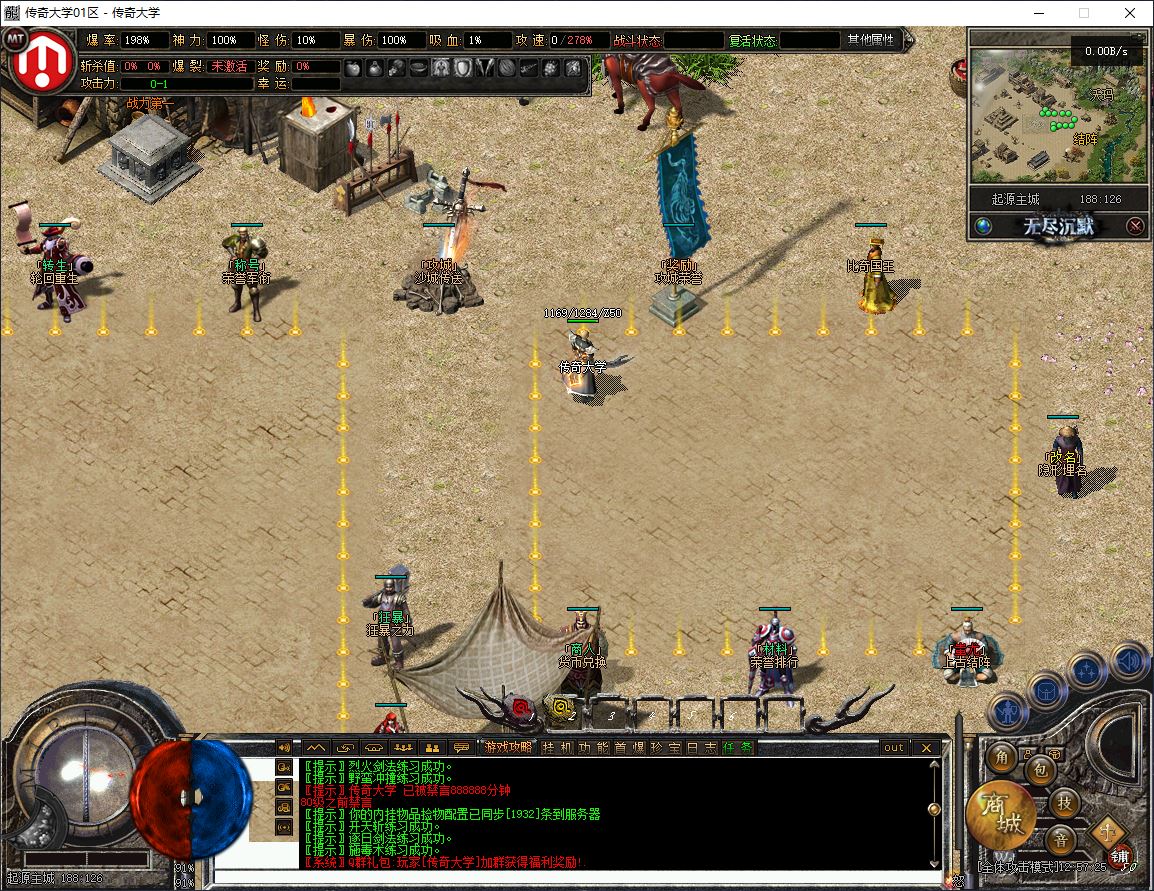The image size is (1154, 891).
Task: Click the chat panel 'out' button
Action: click(893, 747)
